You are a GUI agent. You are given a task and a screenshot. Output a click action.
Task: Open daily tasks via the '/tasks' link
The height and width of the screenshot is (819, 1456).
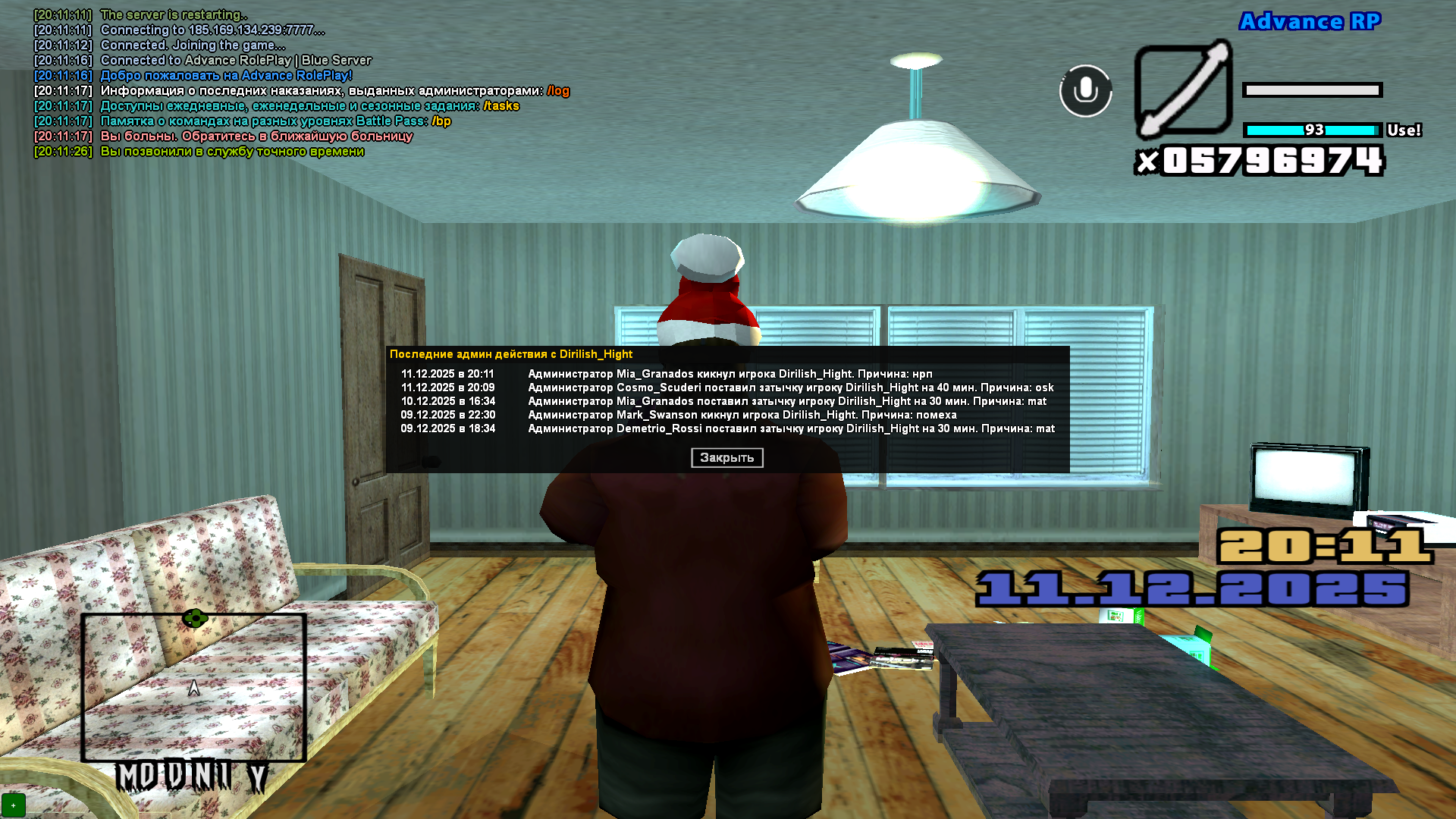pyautogui.click(x=502, y=106)
